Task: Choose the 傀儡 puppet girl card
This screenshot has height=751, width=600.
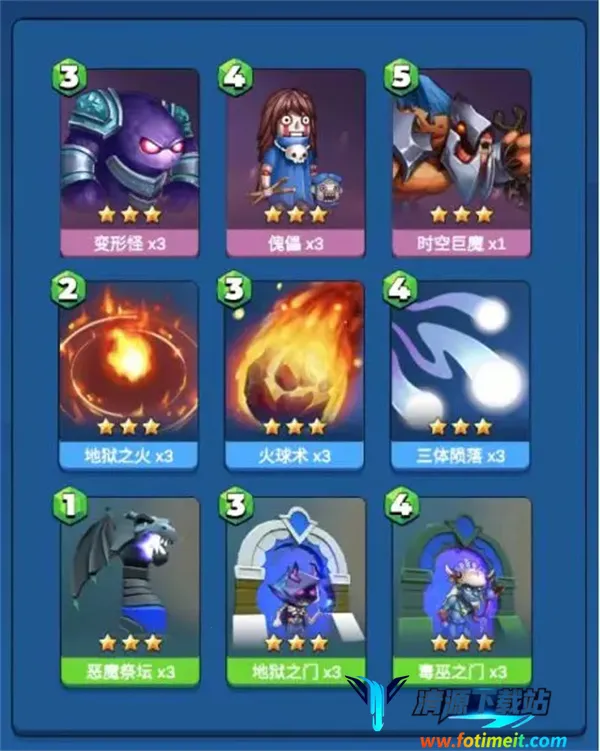Action: 293,160
